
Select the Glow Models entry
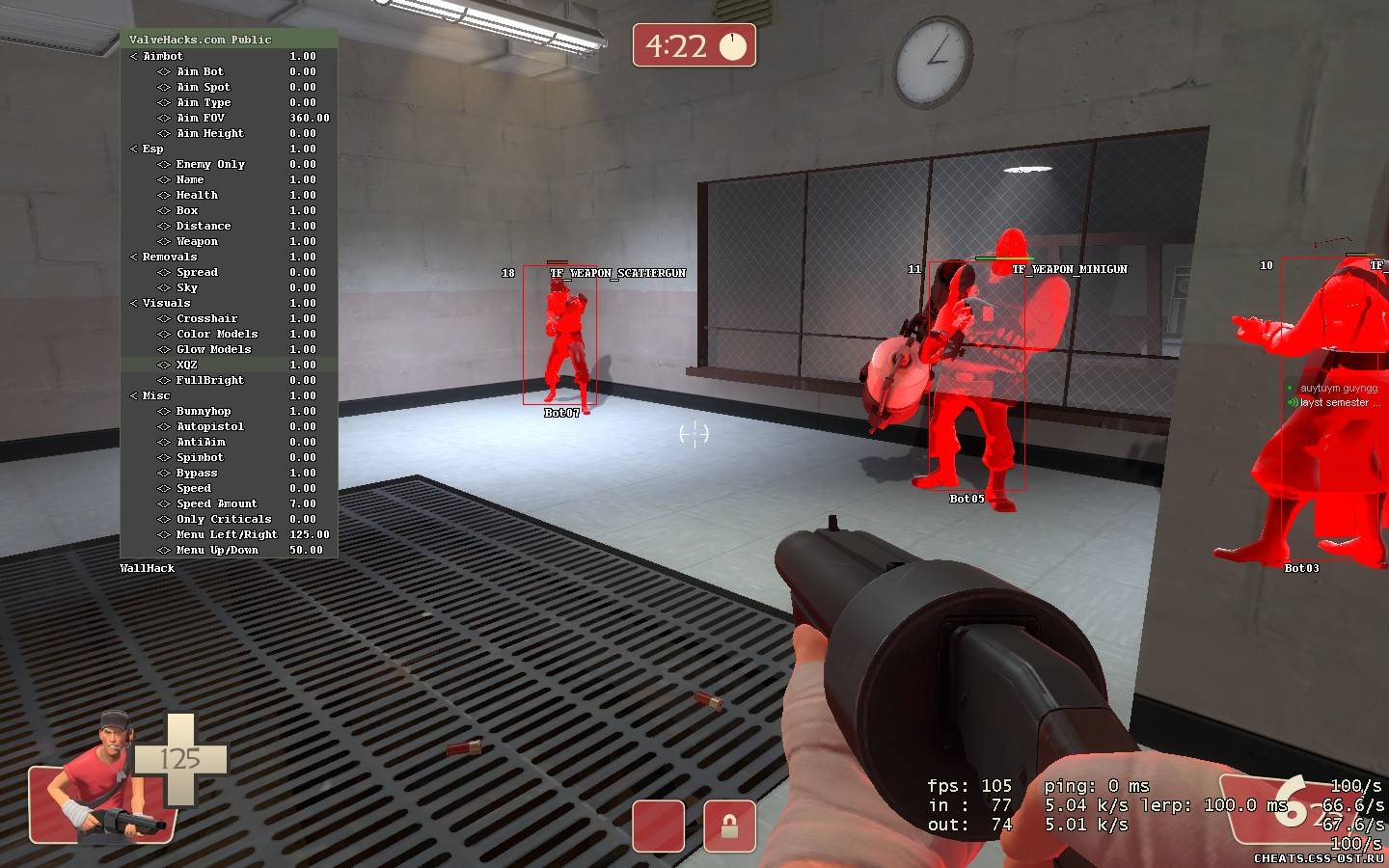point(213,349)
